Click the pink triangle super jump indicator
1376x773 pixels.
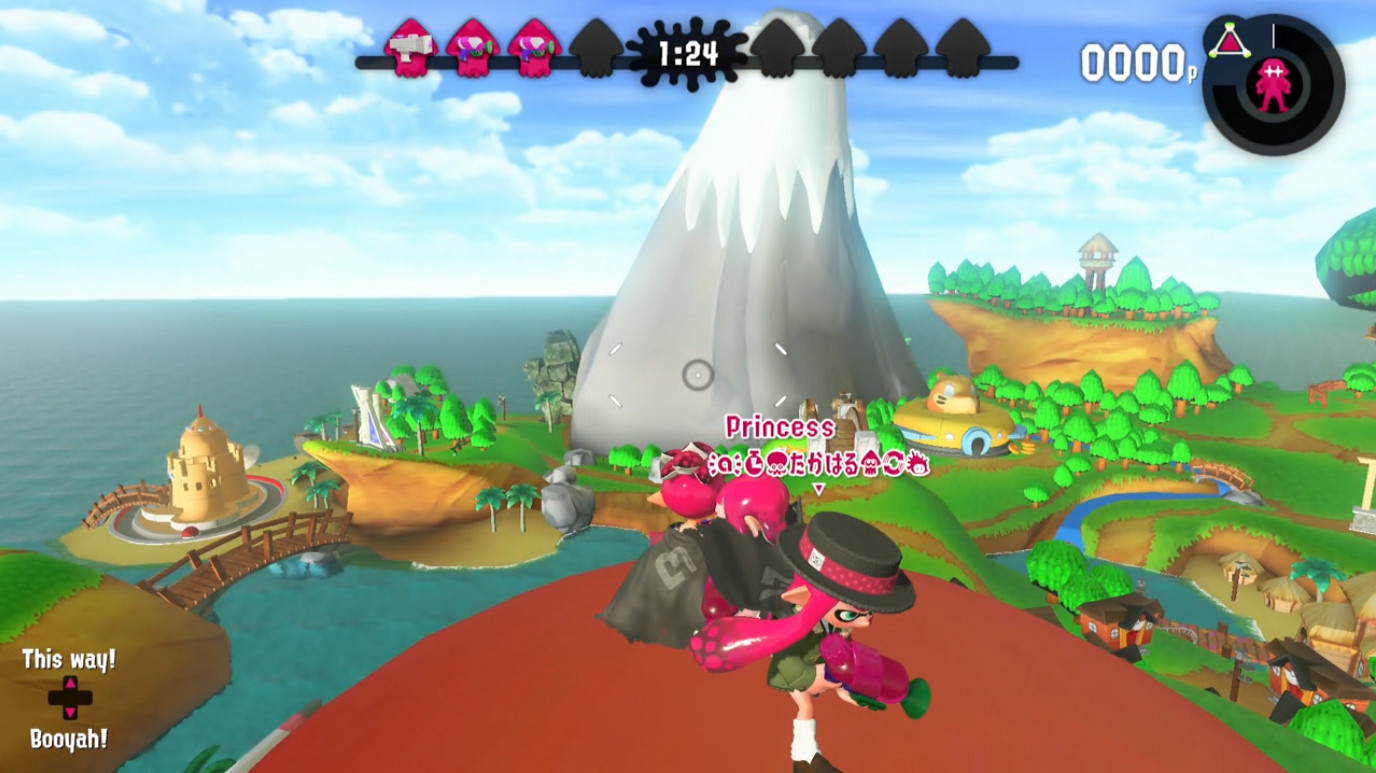(x=1228, y=42)
